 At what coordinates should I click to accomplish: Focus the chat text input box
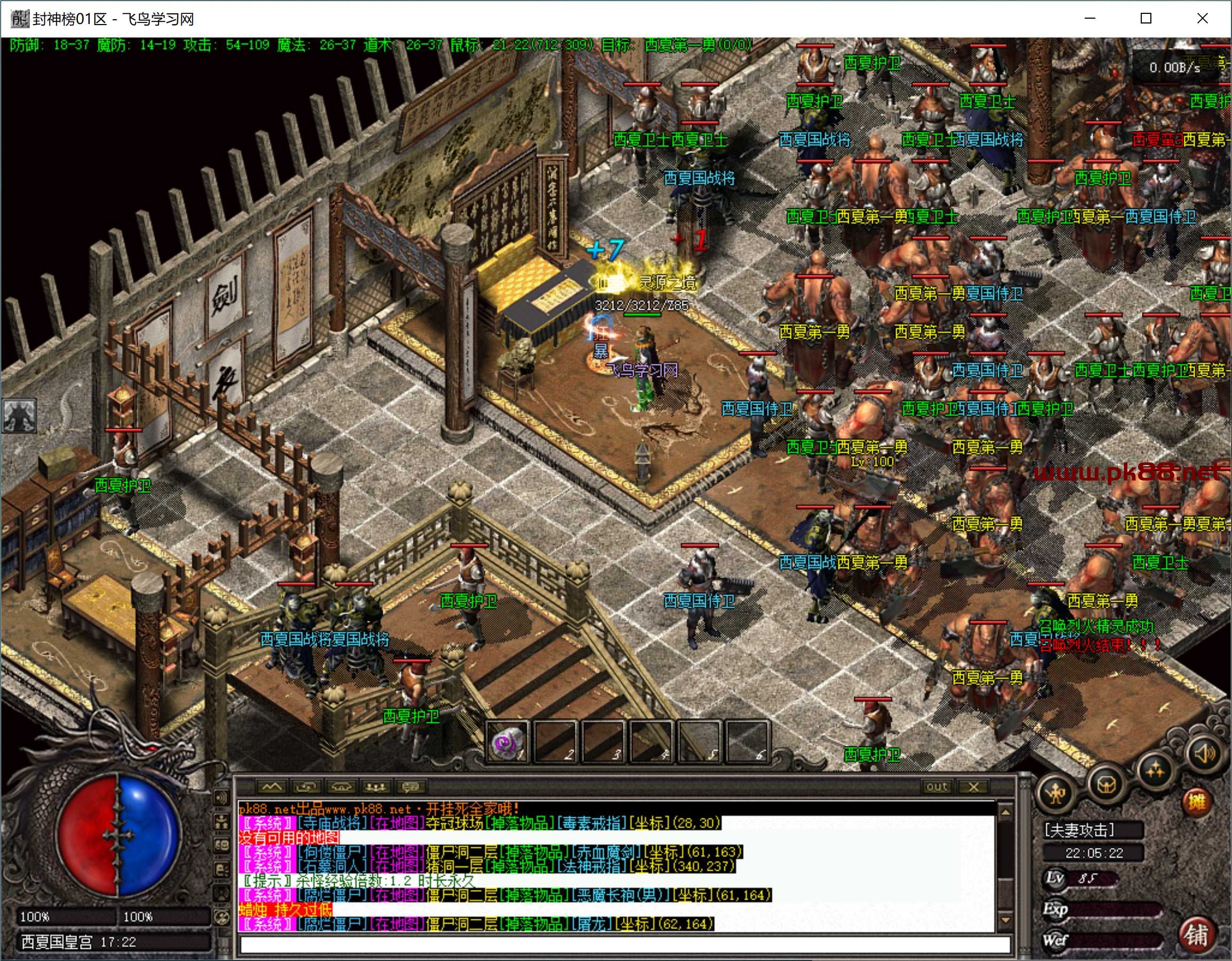(x=623, y=944)
